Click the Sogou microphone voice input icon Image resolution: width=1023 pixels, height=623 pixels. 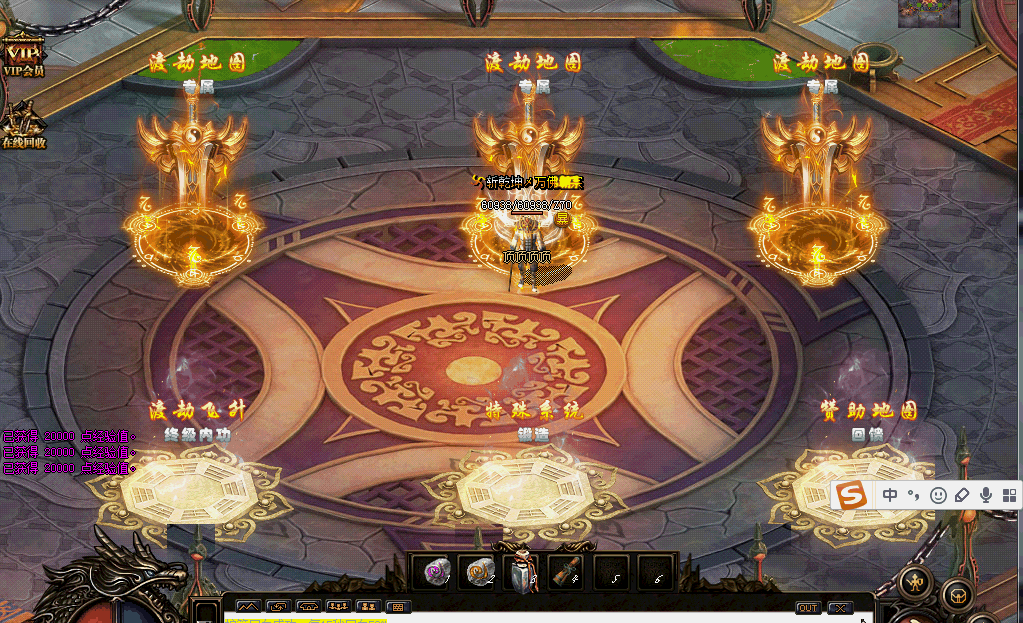tap(986, 495)
